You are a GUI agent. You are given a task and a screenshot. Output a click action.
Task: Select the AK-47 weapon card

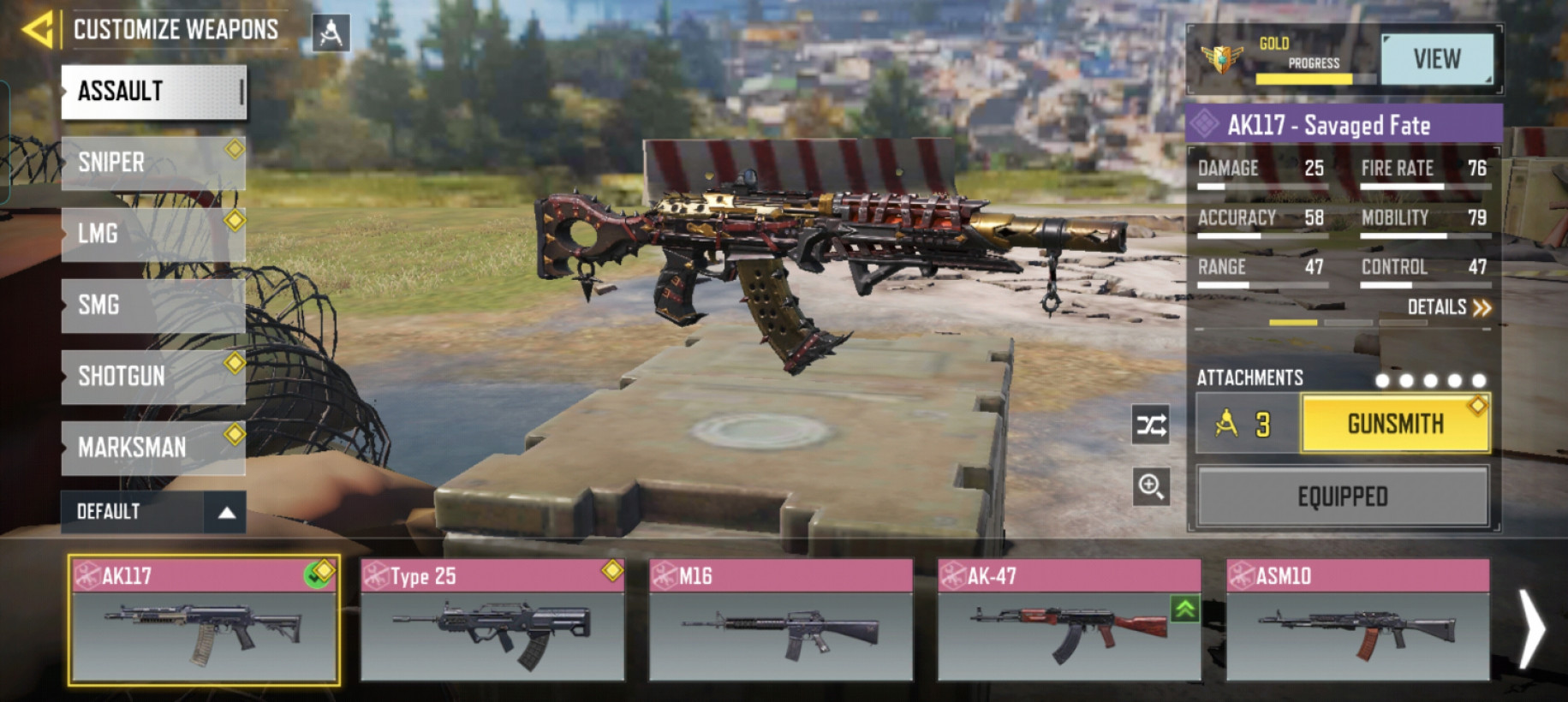click(x=1069, y=621)
